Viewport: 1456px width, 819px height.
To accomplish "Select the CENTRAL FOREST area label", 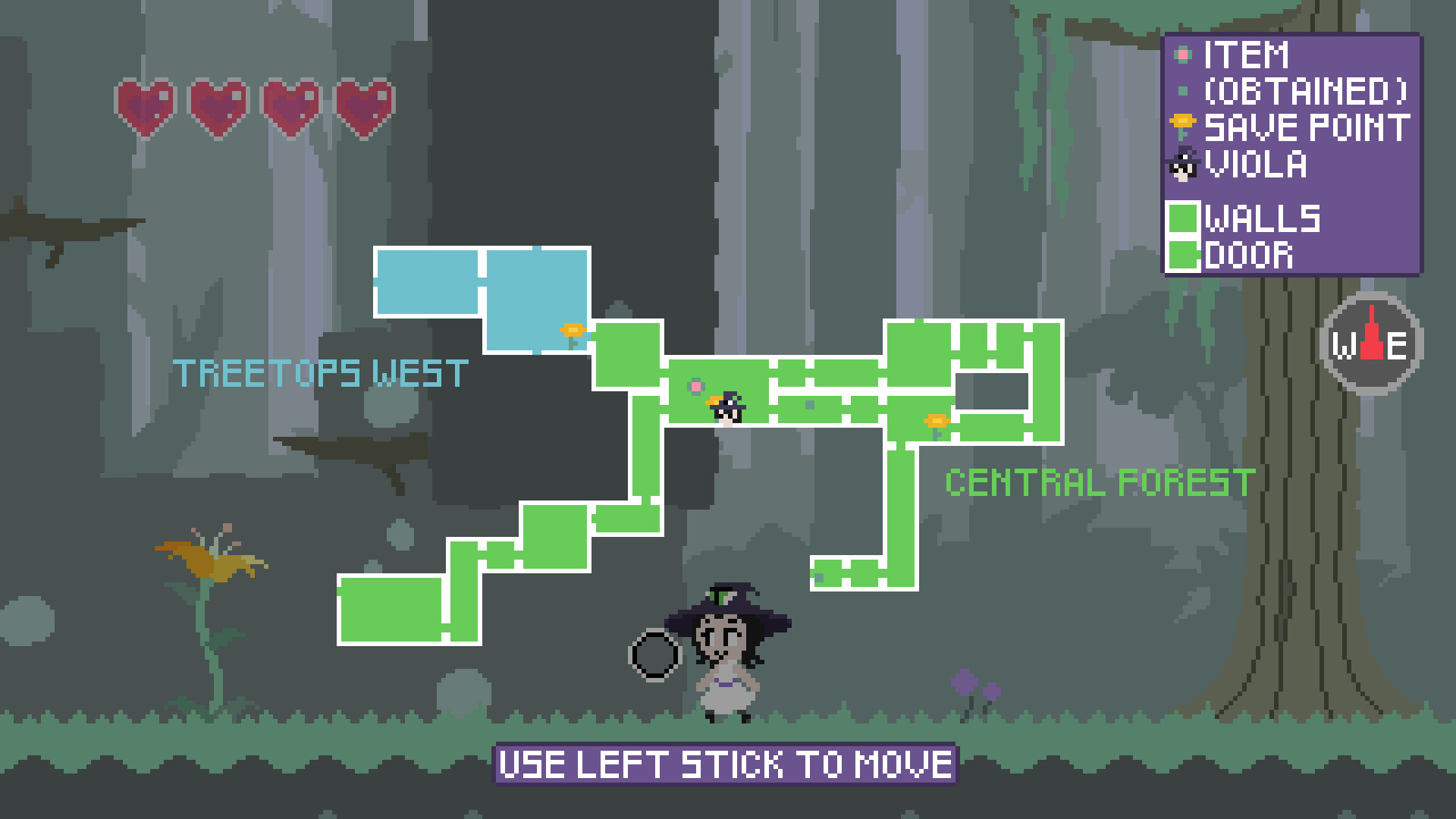I will 1100,480.
